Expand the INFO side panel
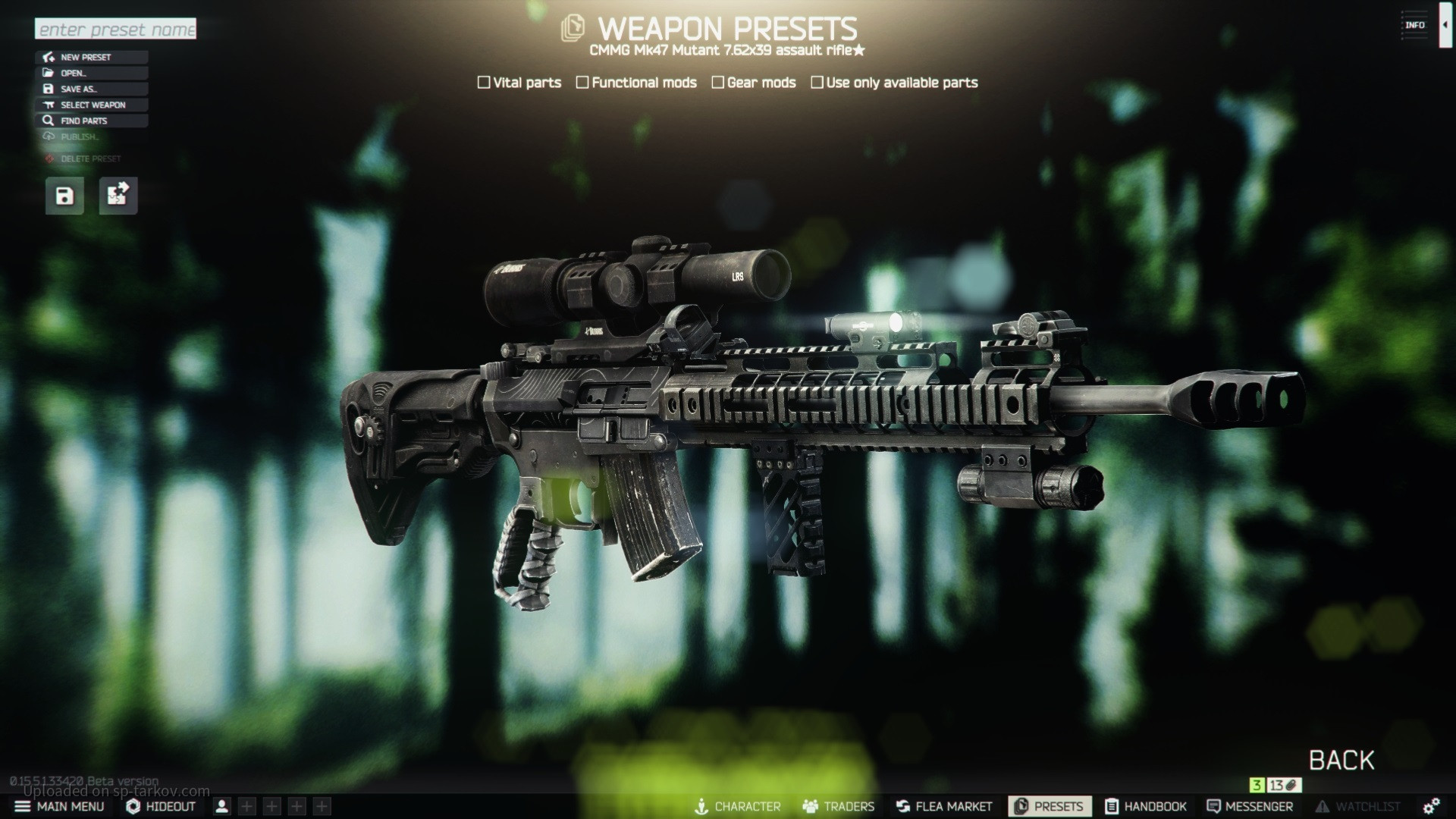The width and height of the screenshot is (1456, 819). click(x=1445, y=25)
